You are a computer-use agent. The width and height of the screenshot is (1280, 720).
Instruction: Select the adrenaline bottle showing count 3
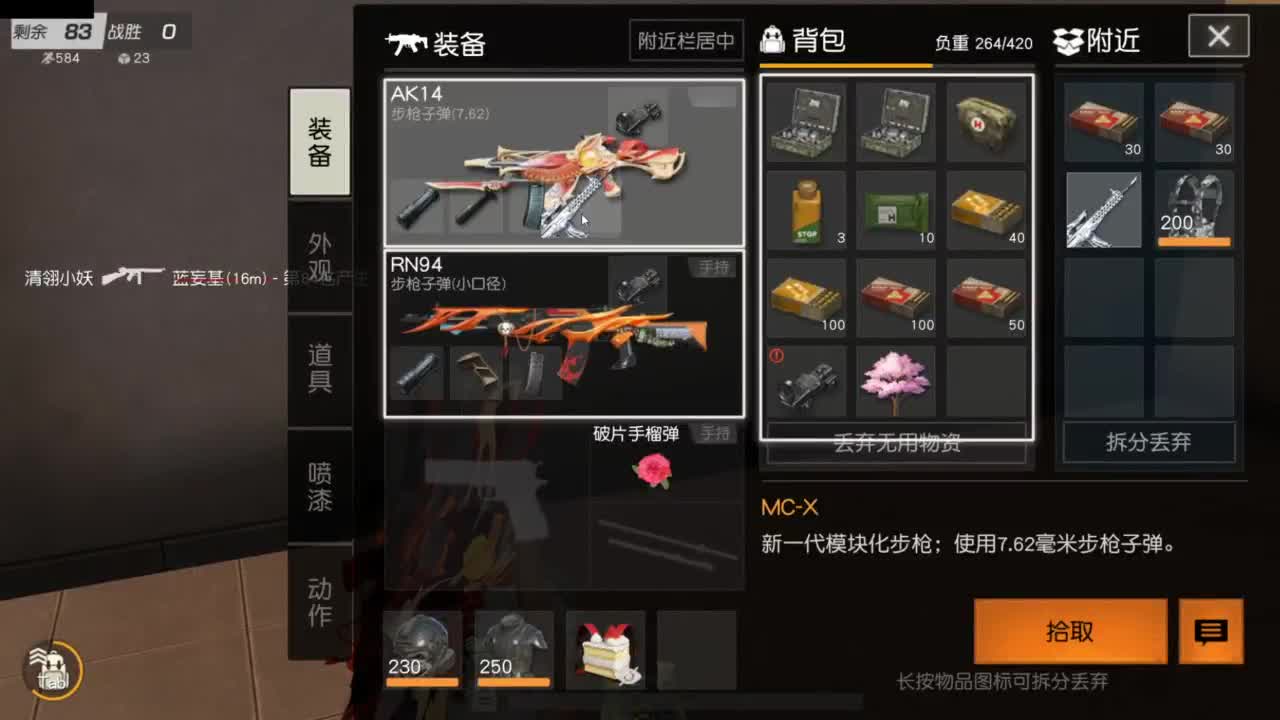[x=805, y=210]
